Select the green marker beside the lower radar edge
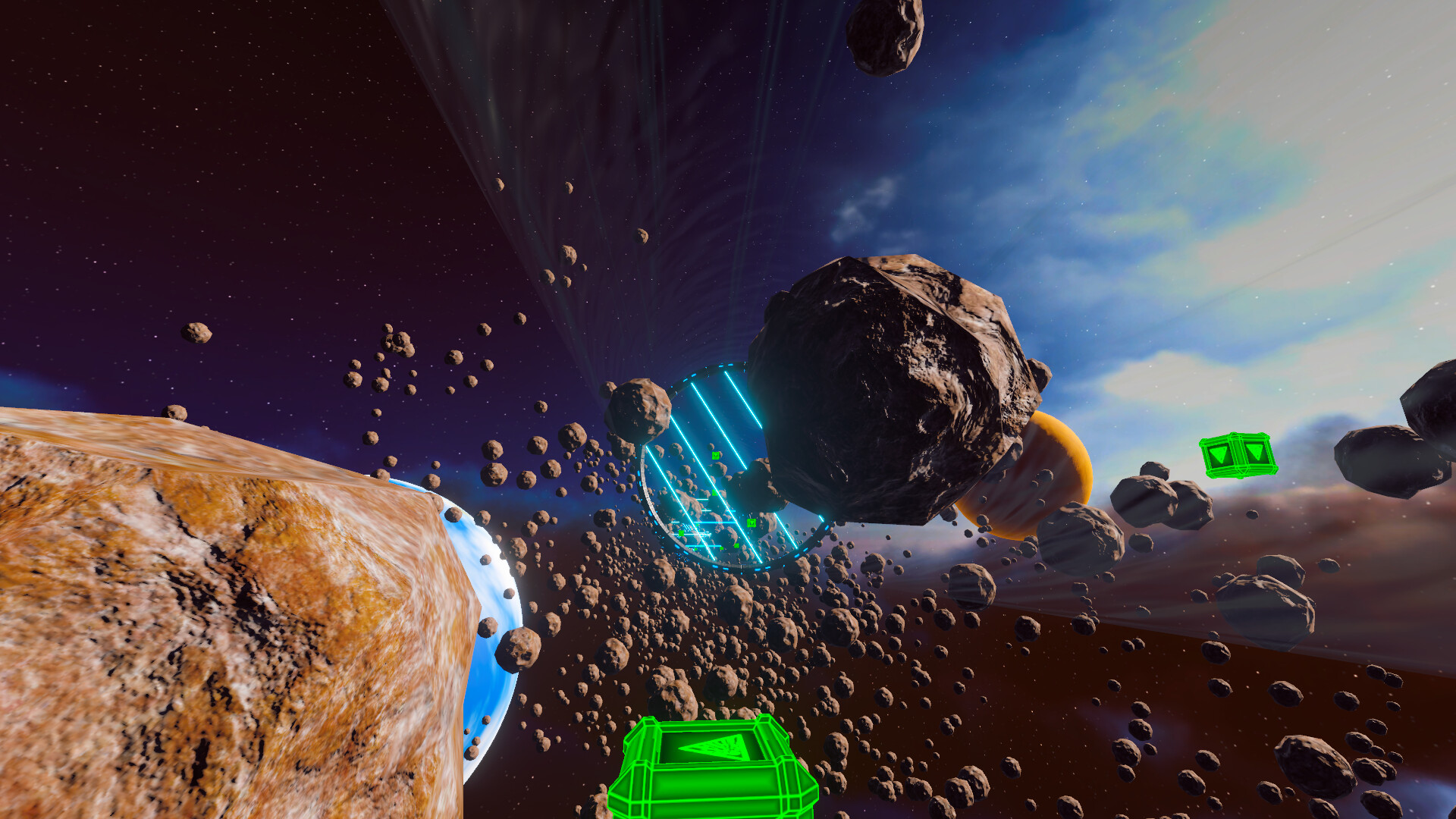This screenshot has width=1456, height=819. 681,533
